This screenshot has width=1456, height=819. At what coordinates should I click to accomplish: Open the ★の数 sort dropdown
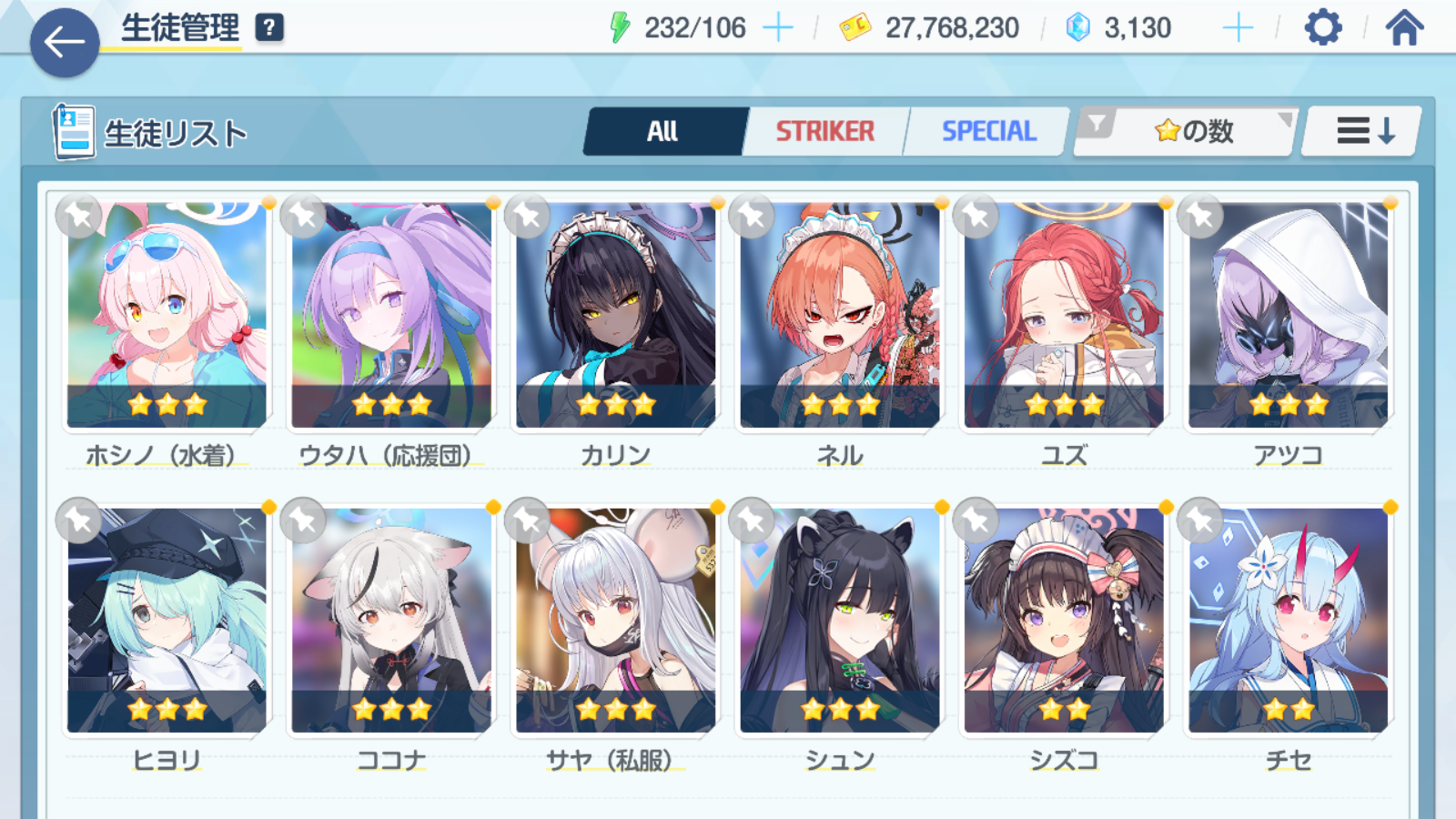(x=1192, y=132)
